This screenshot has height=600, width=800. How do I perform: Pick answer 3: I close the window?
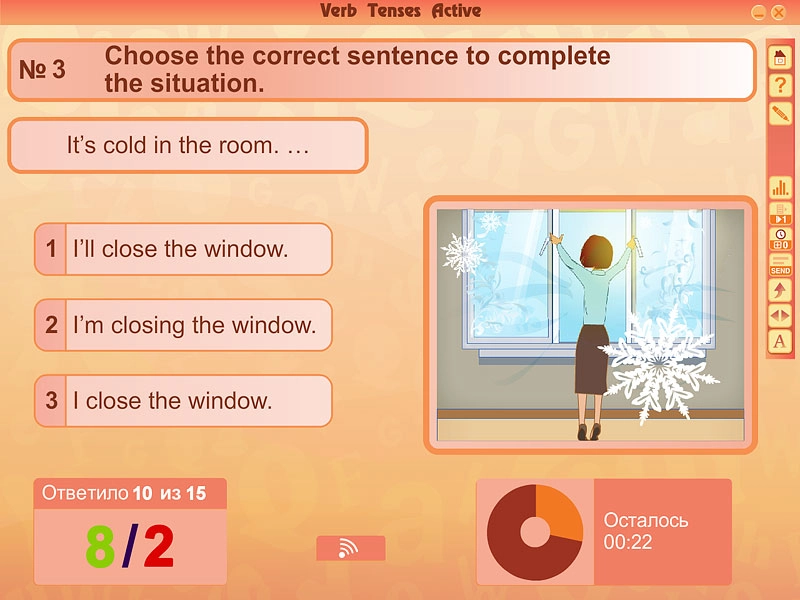[183, 401]
